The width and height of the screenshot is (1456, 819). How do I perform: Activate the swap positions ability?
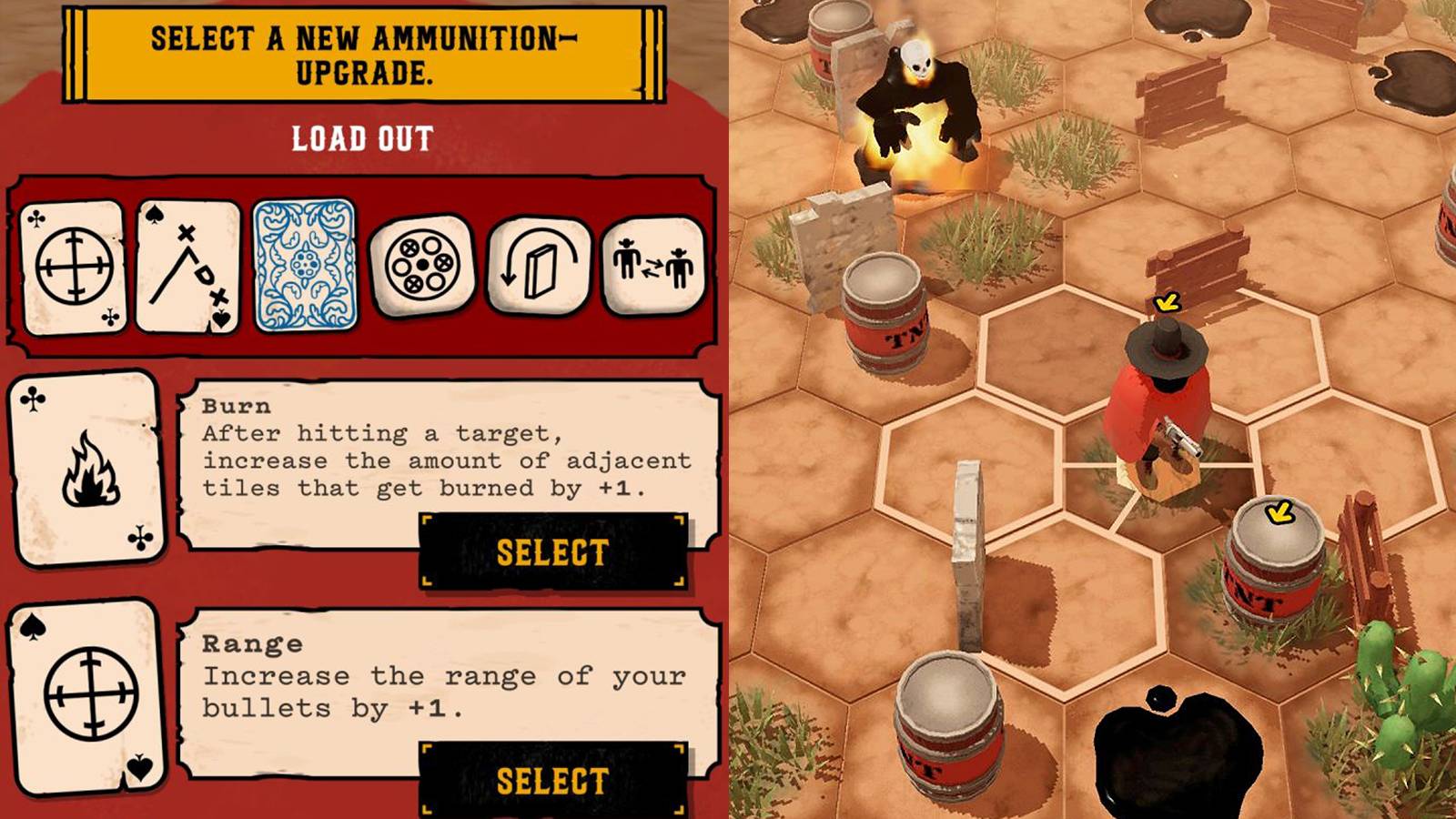tap(653, 265)
